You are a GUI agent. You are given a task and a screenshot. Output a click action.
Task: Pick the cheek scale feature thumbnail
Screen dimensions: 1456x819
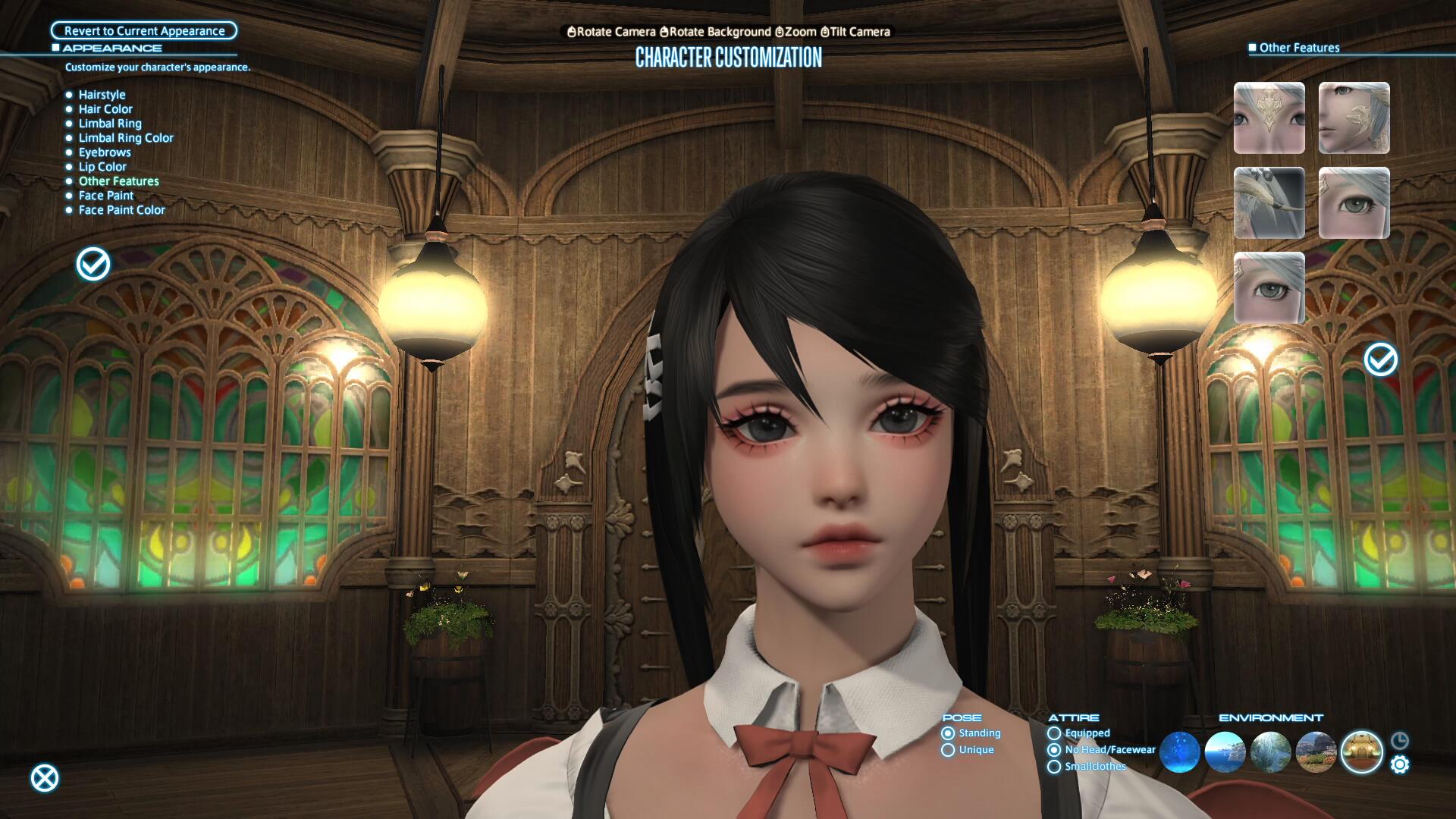click(x=1354, y=118)
